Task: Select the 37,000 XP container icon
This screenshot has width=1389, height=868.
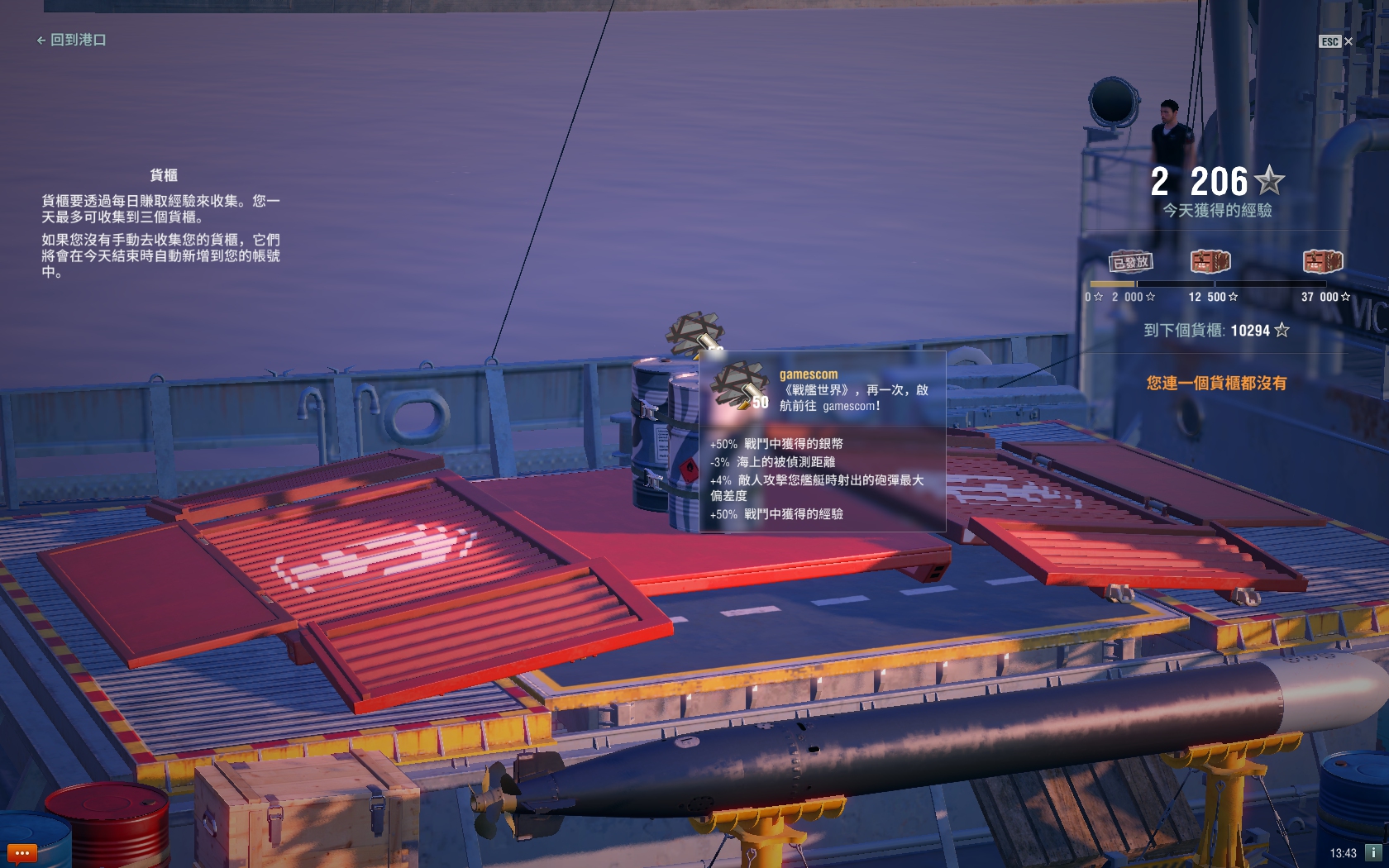Action: pyautogui.click(x=1322, y=262)
